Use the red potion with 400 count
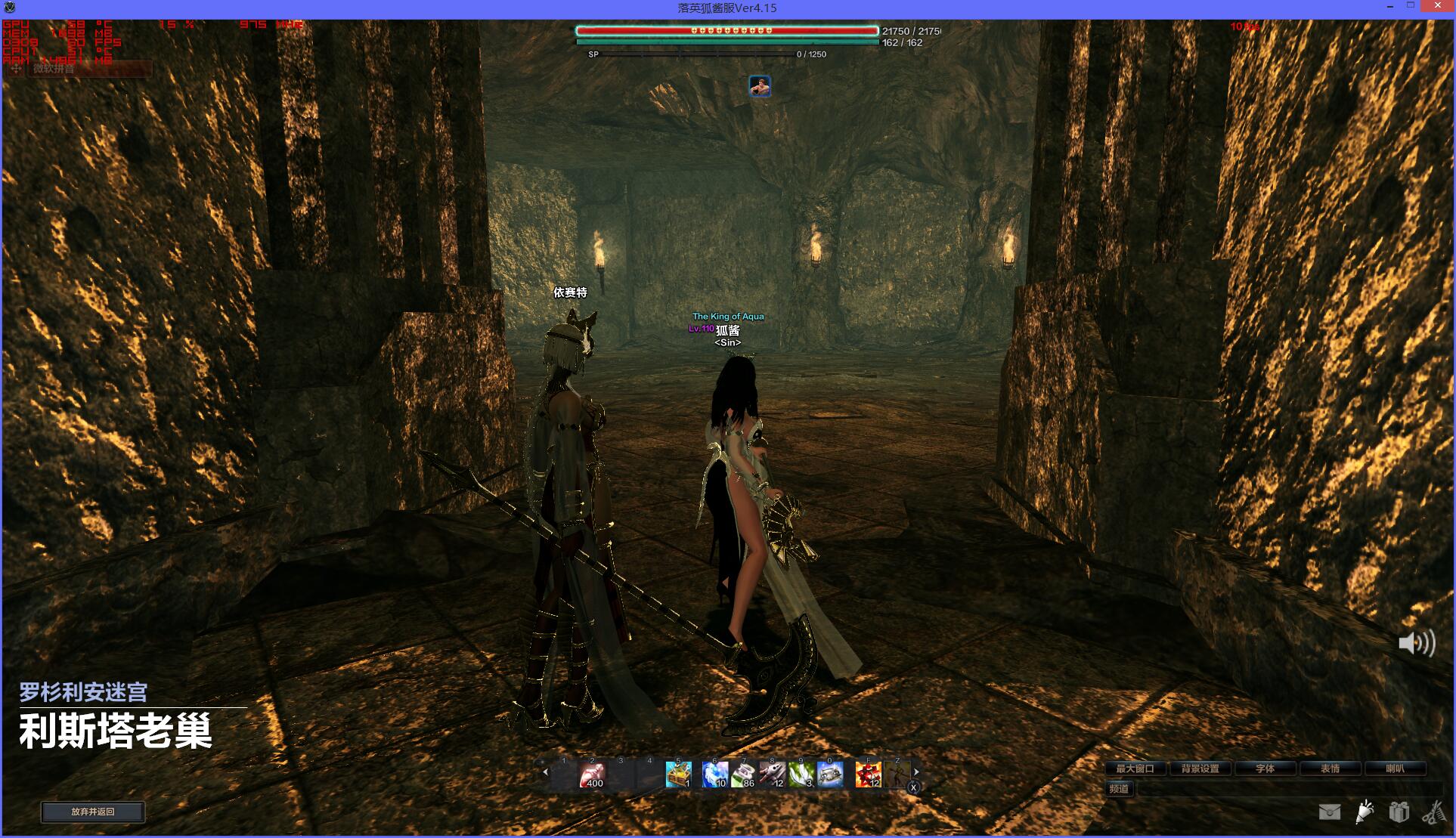Image resolution: width=1456 pixels, height=838 pixels. click(x=592, y=775)
